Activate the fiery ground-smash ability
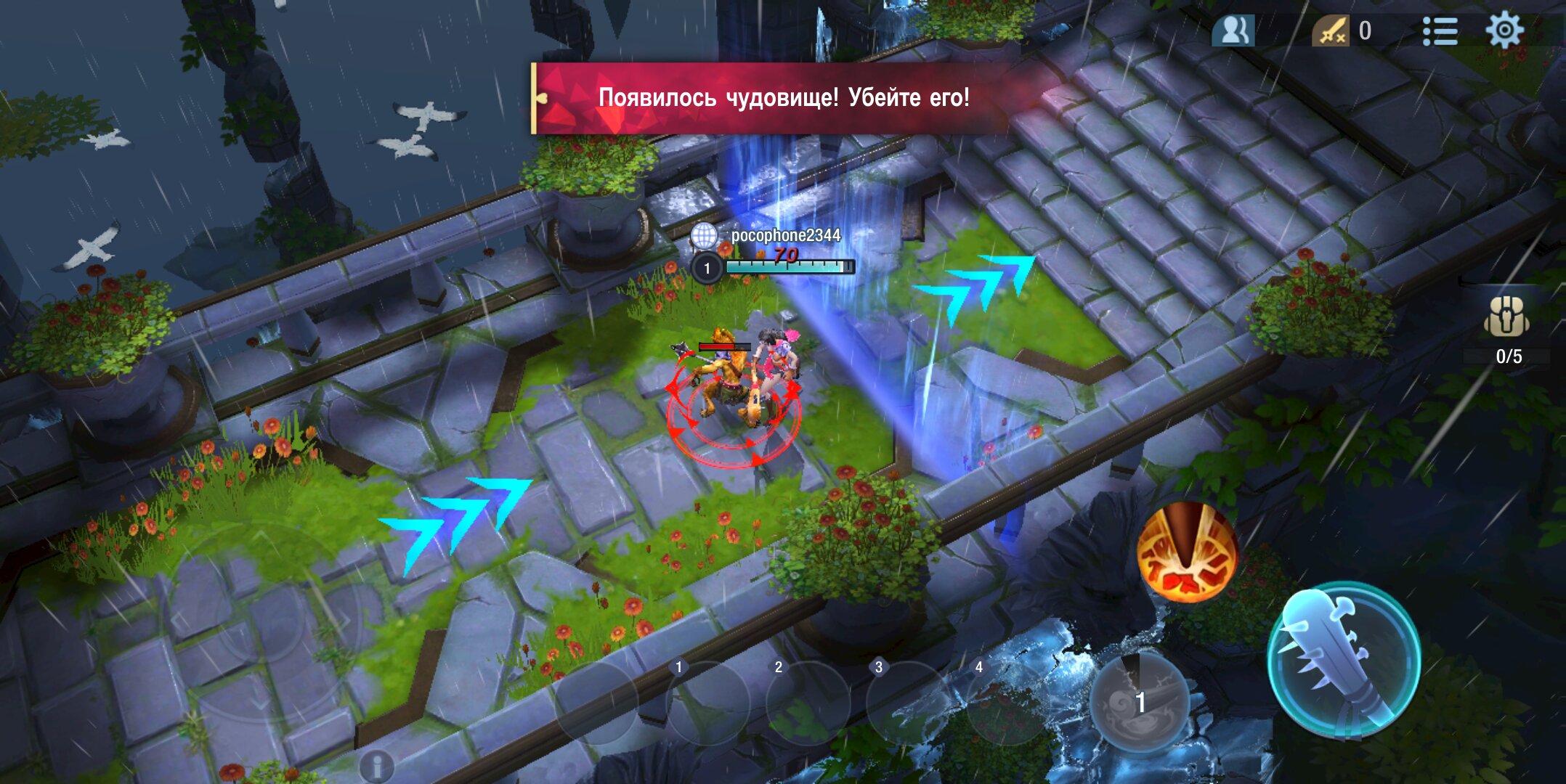 click(1187, 552)
